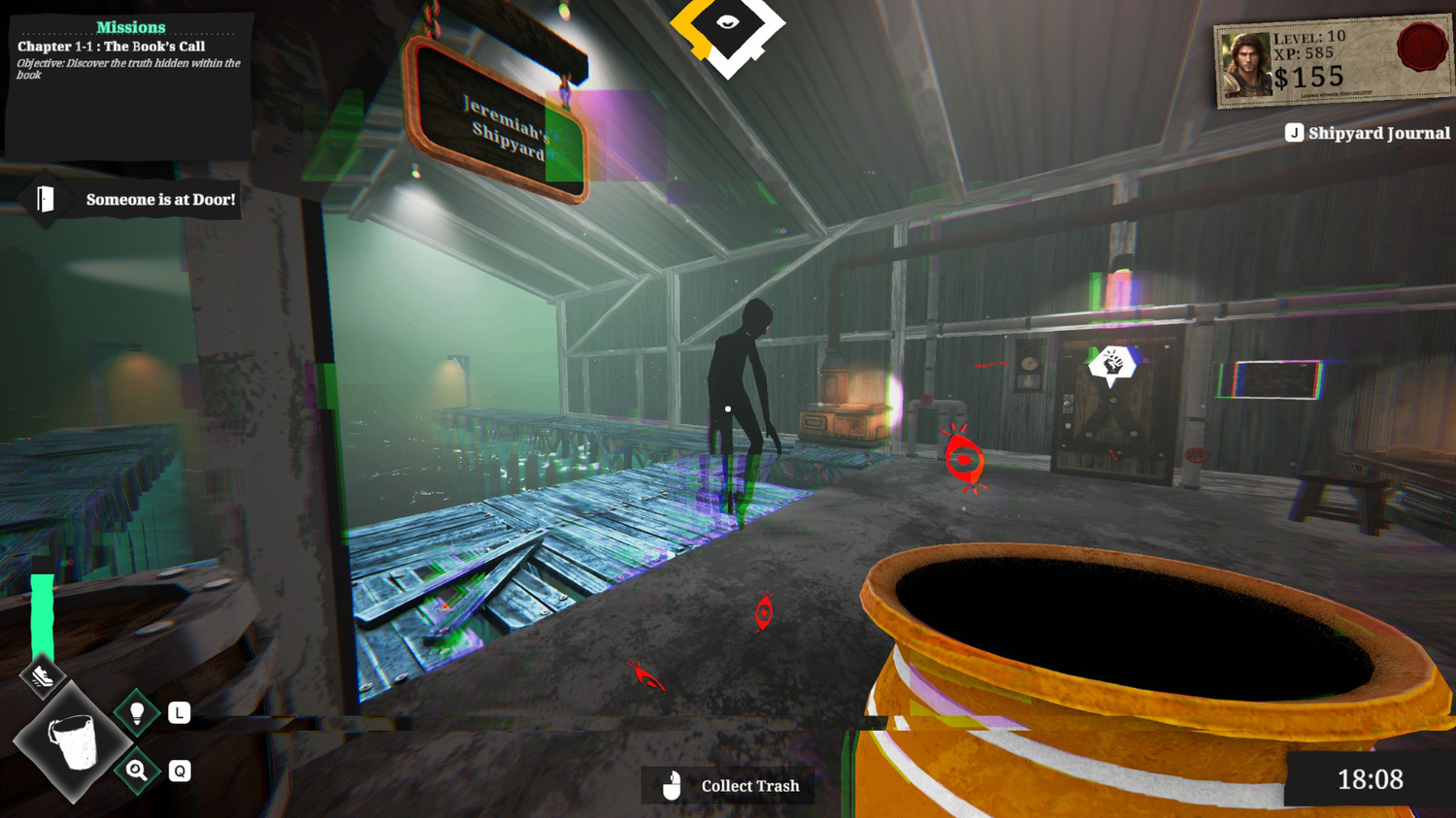Click the eye icon diamond at top
1456x818 pixels.
coord(727,25)
